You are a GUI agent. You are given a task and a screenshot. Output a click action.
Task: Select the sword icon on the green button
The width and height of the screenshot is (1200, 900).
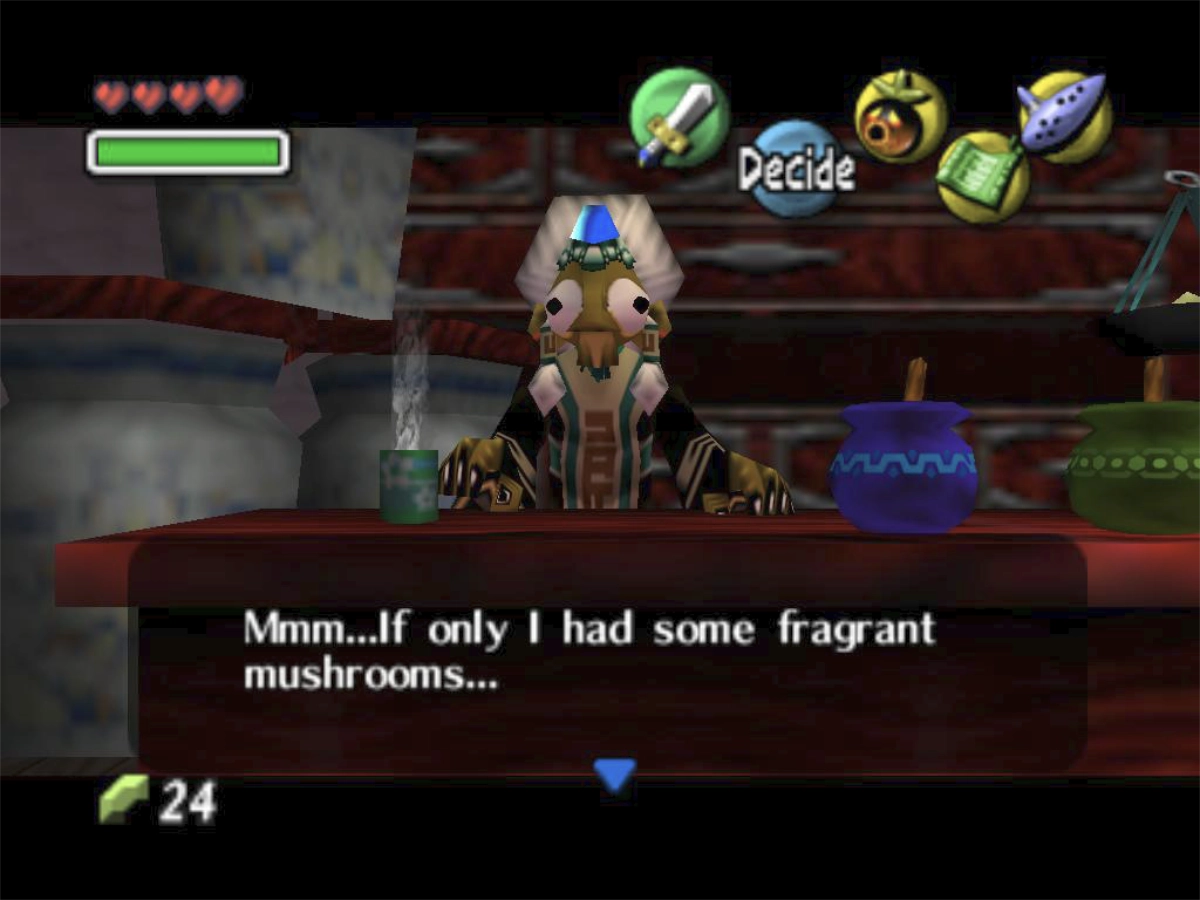point(679,118)
